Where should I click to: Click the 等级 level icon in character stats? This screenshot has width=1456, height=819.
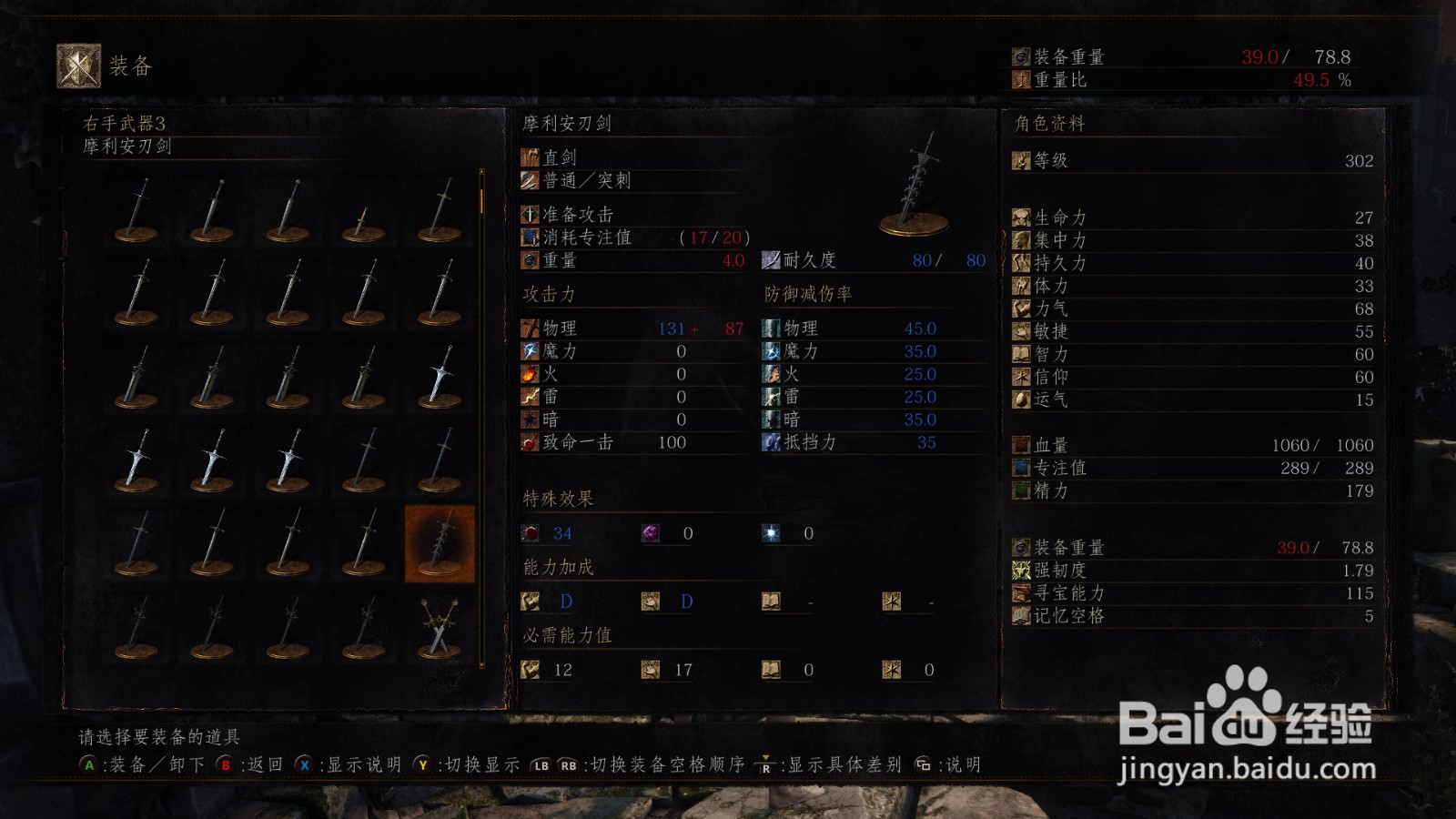click(x=1023, y=161)
